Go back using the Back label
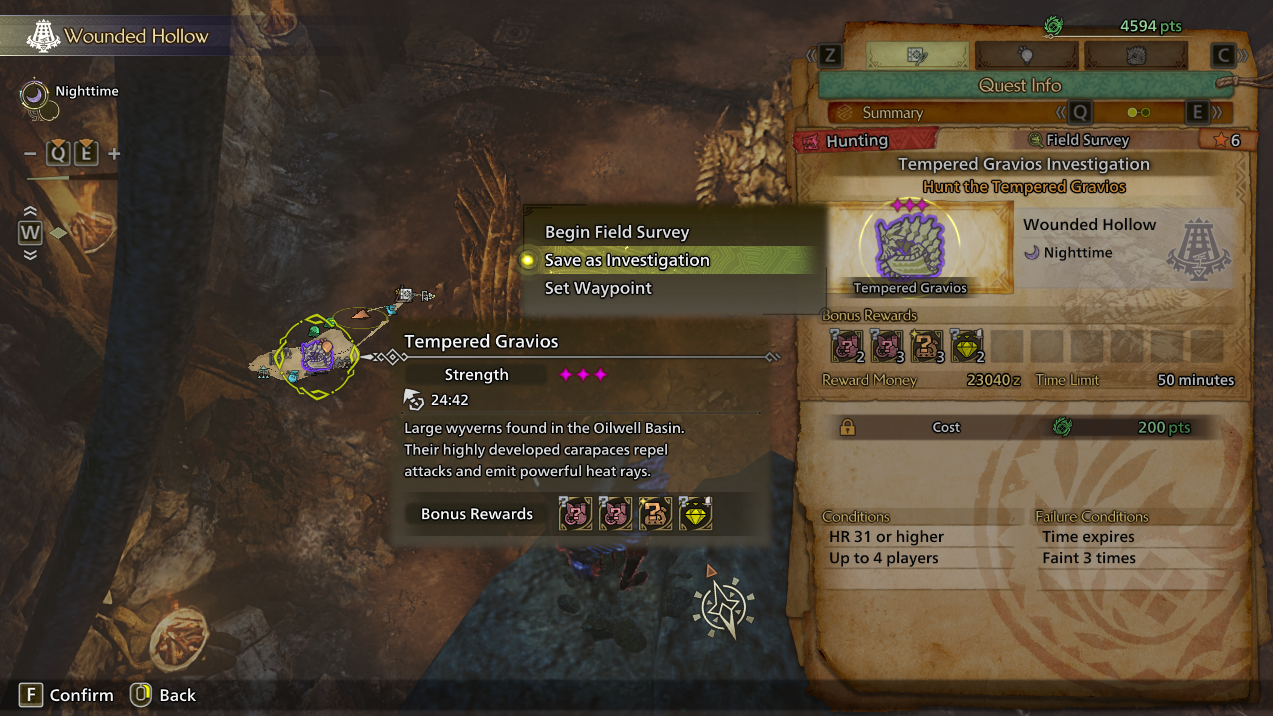The width and height of the screenshot is (1273, 716). 177,695
